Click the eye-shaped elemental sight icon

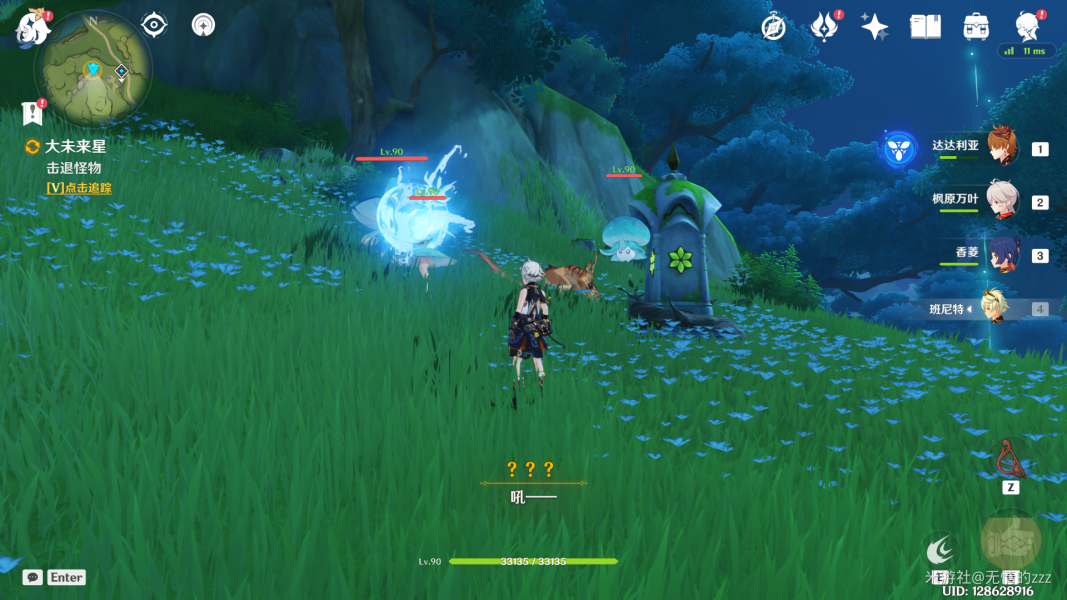[154, 25]
